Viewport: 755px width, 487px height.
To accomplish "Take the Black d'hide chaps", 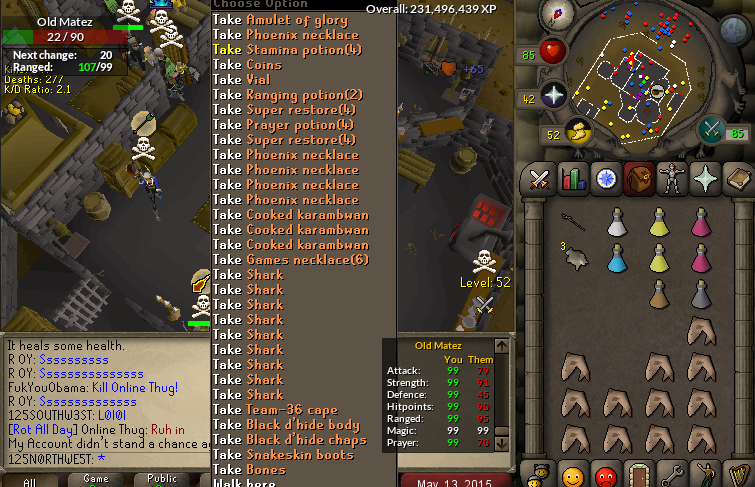I will tap(290, 440).
